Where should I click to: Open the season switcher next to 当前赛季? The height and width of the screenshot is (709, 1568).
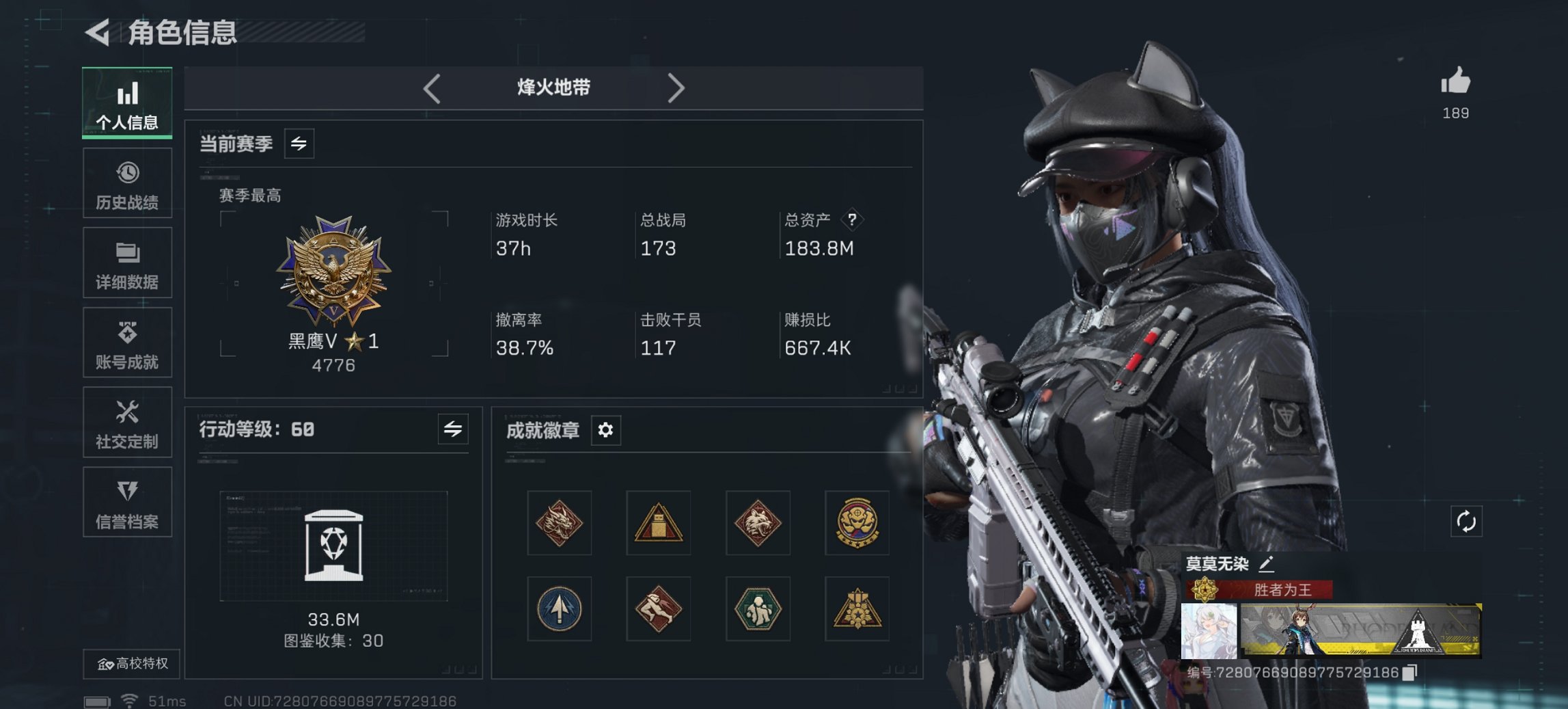297,144
